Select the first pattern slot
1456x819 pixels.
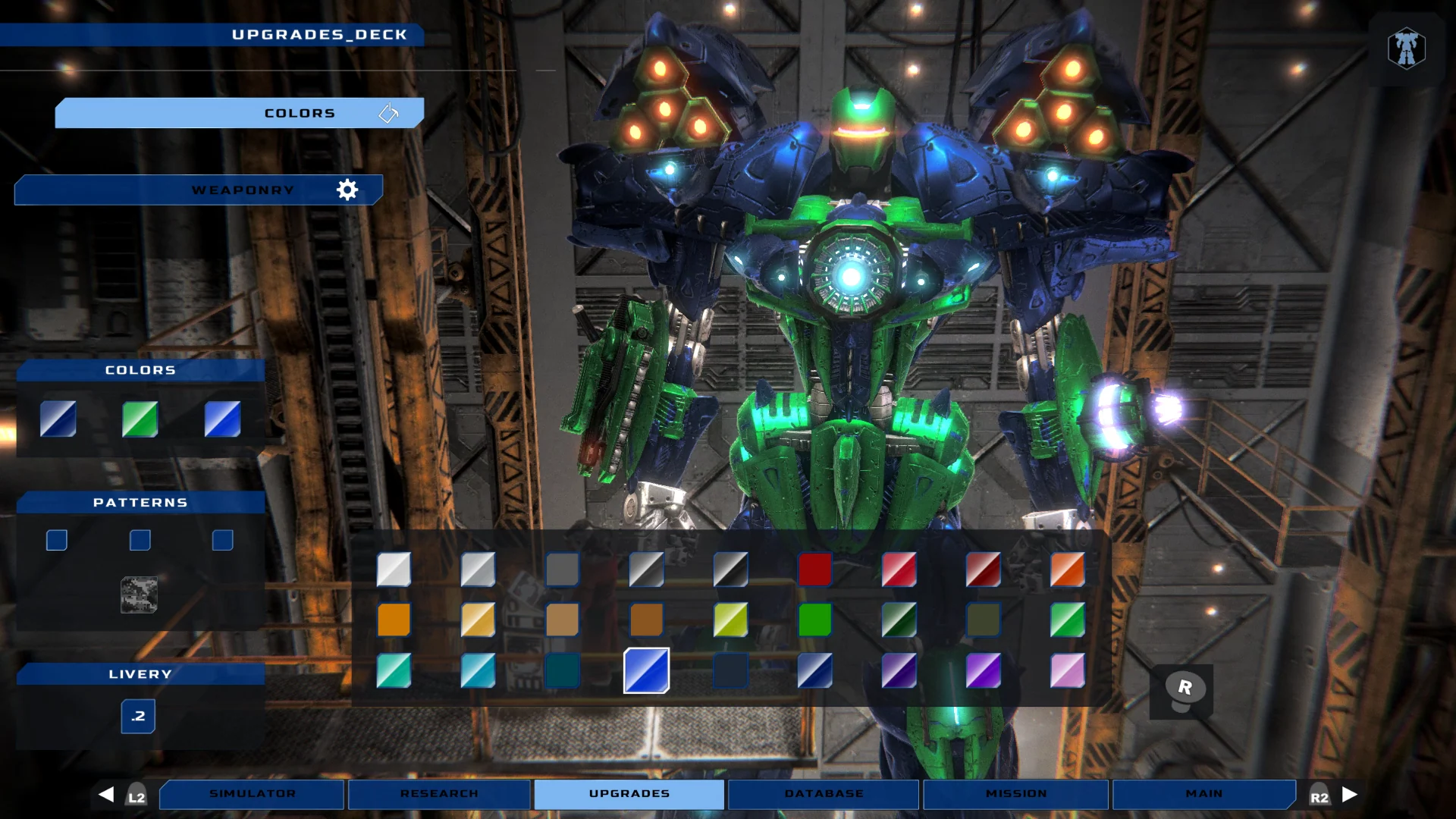[57, 540]
